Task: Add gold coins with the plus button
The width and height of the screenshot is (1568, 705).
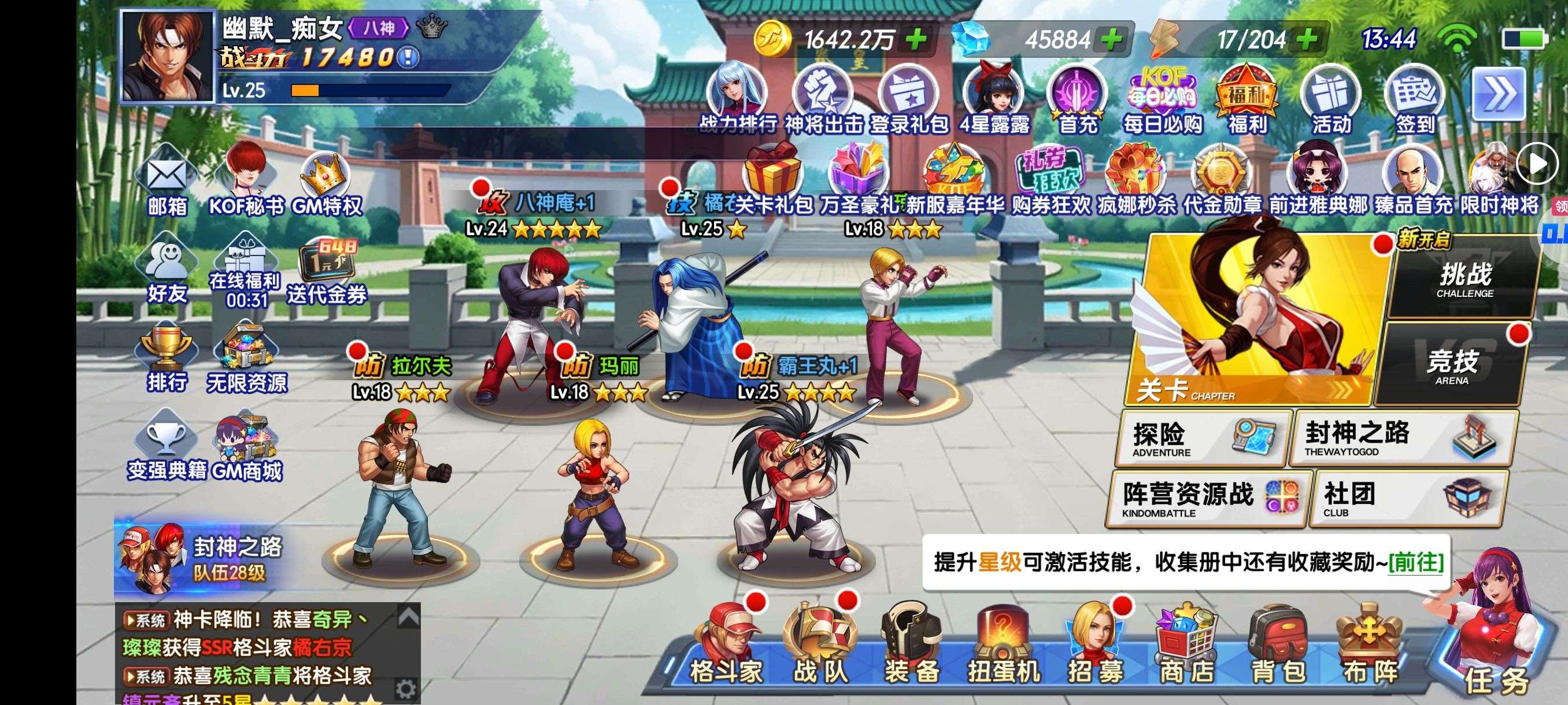Action: (916, 40)
